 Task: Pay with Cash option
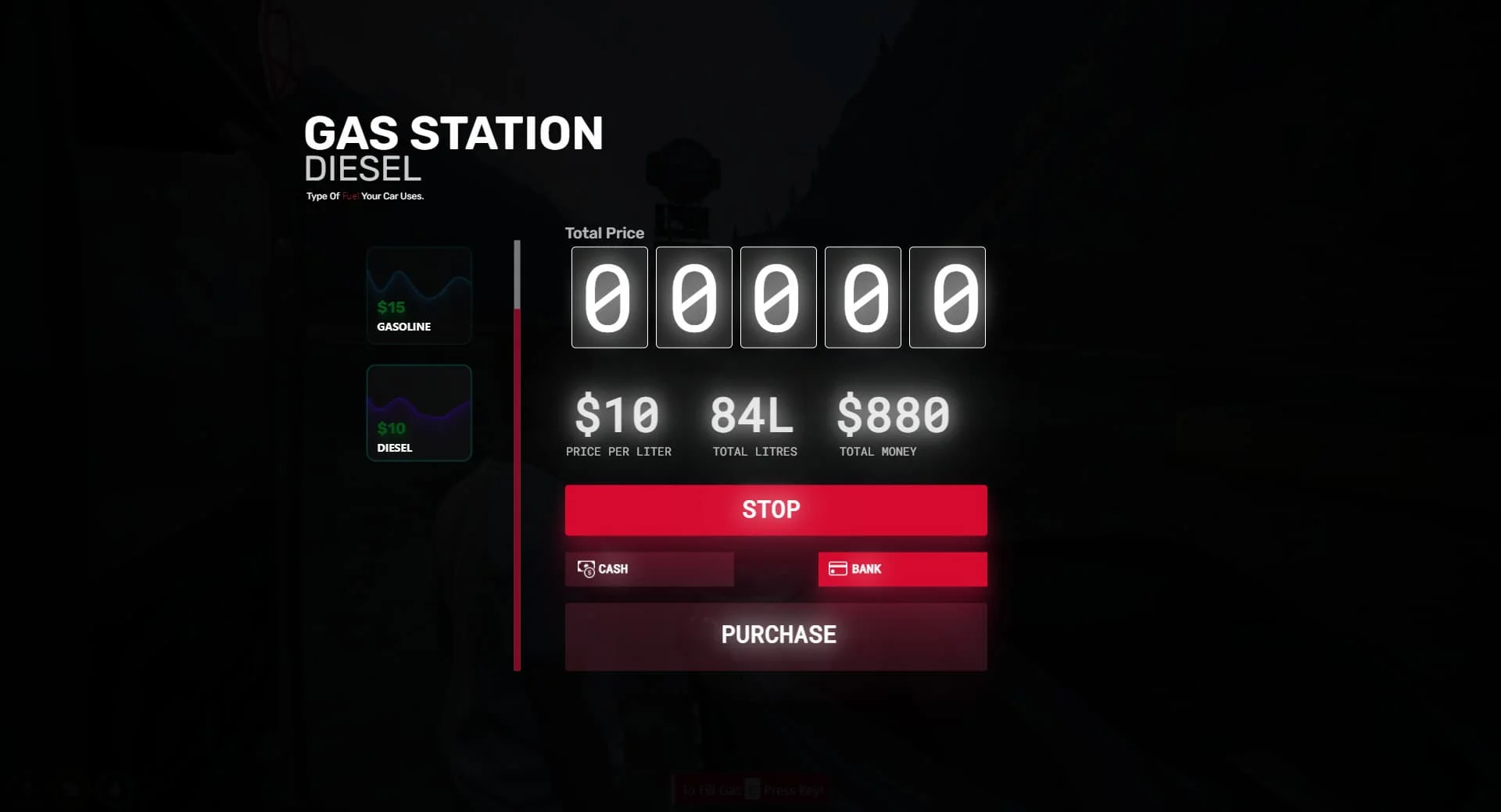click(649, 569)
